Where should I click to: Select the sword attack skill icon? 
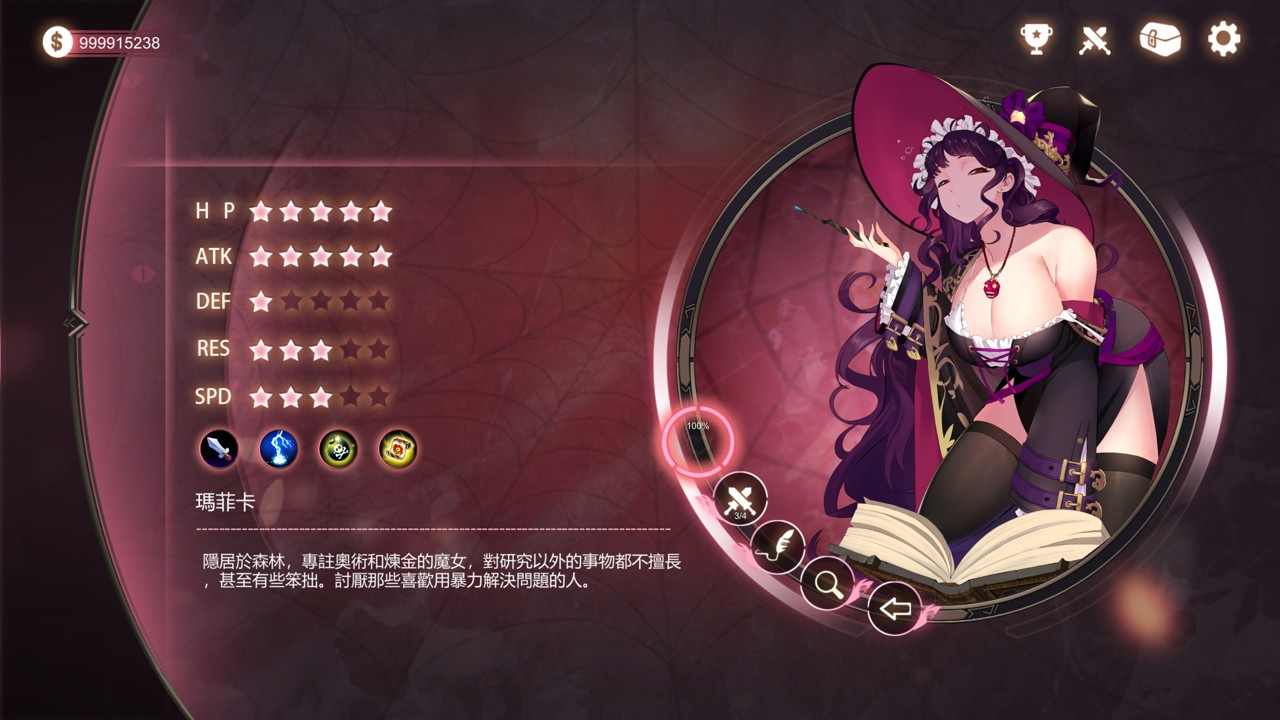coord(219,449)
